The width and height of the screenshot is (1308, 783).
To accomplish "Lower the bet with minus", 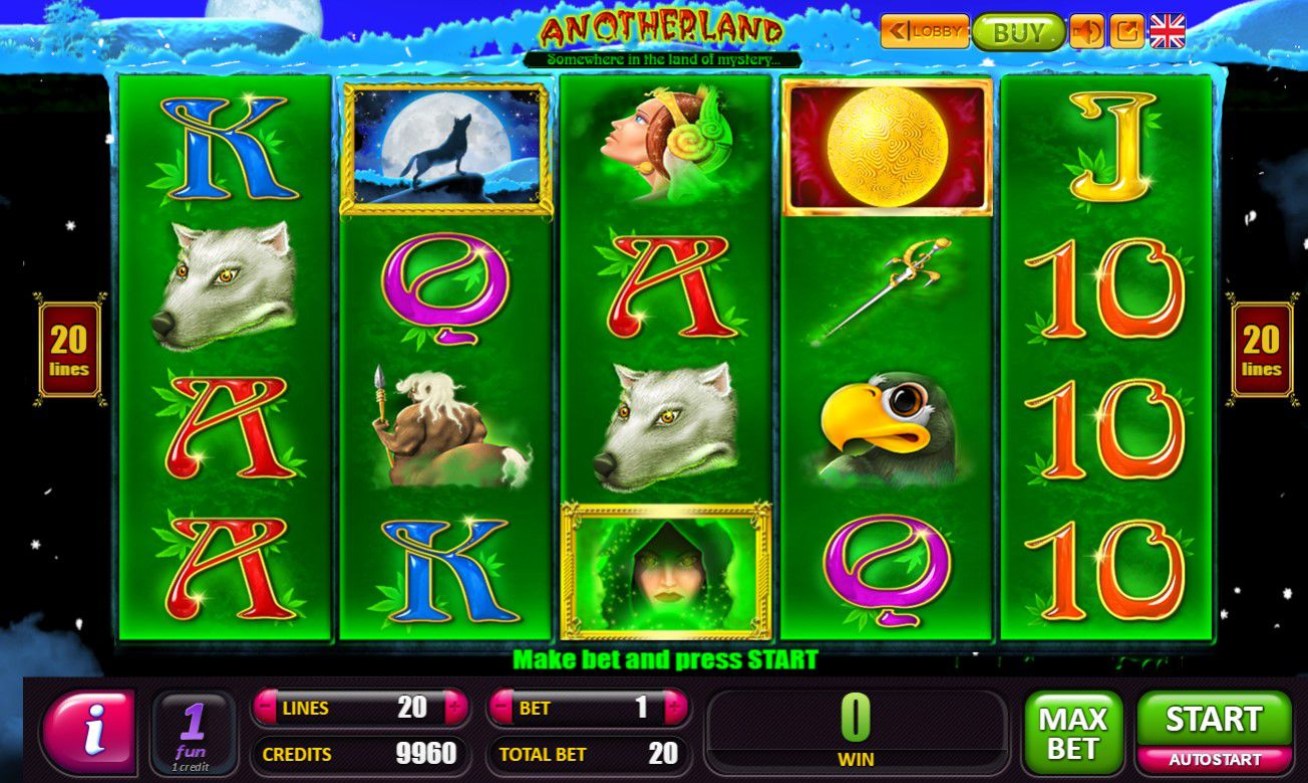I will (x=502, y=708).
